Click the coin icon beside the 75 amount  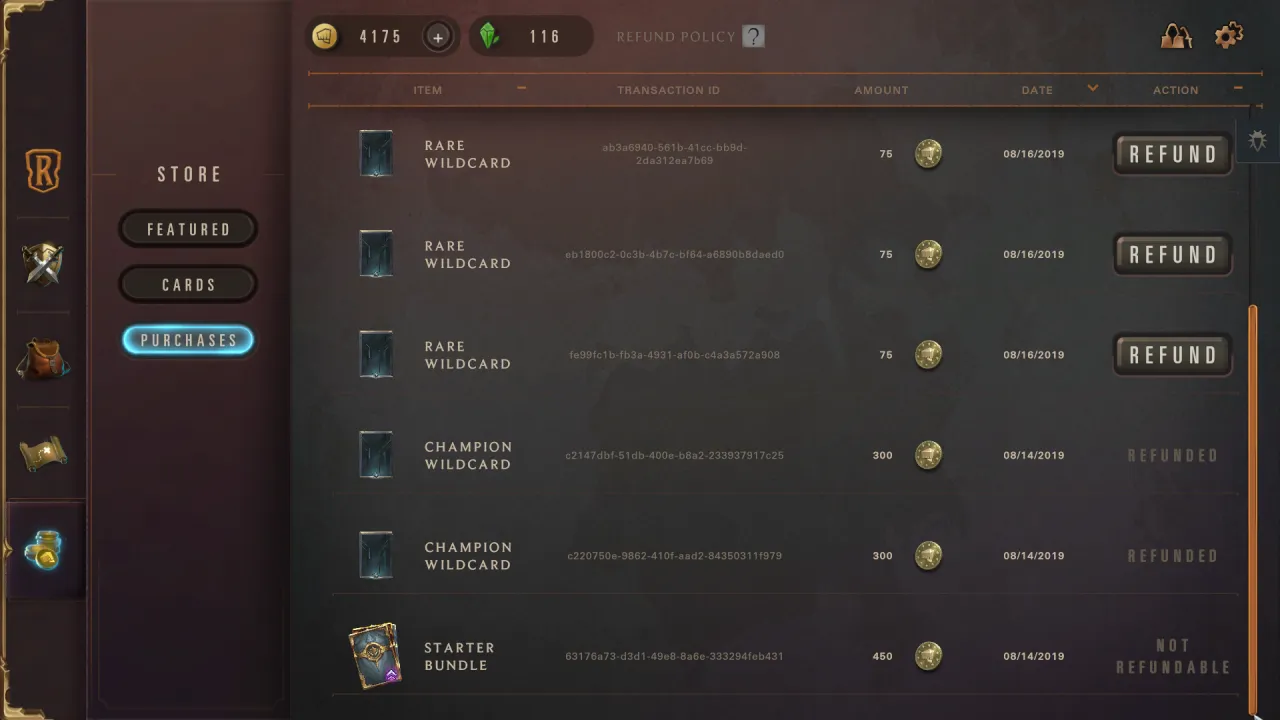(928, 153)
